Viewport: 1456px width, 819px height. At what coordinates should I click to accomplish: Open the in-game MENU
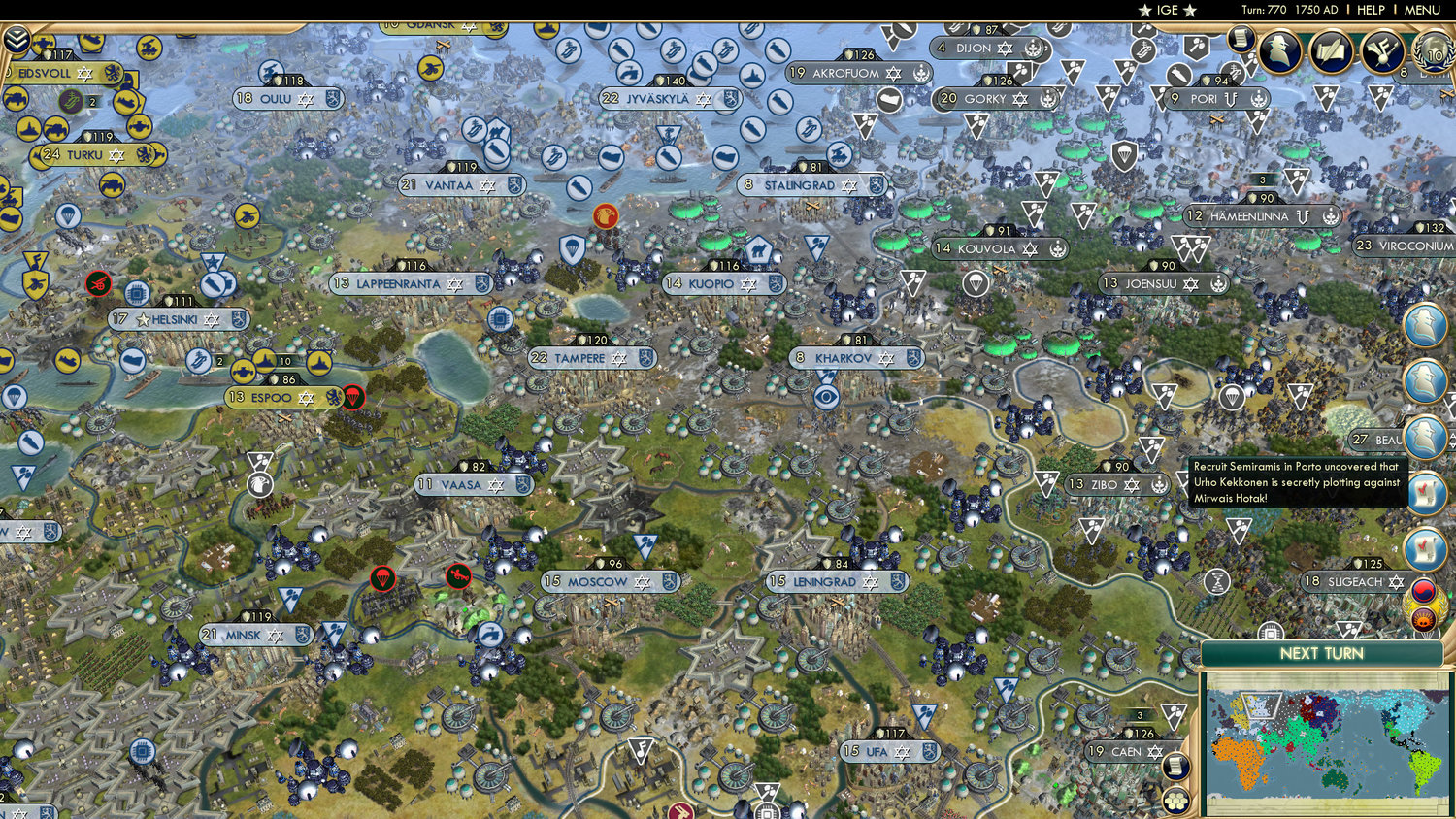[x=1421, y=10]
